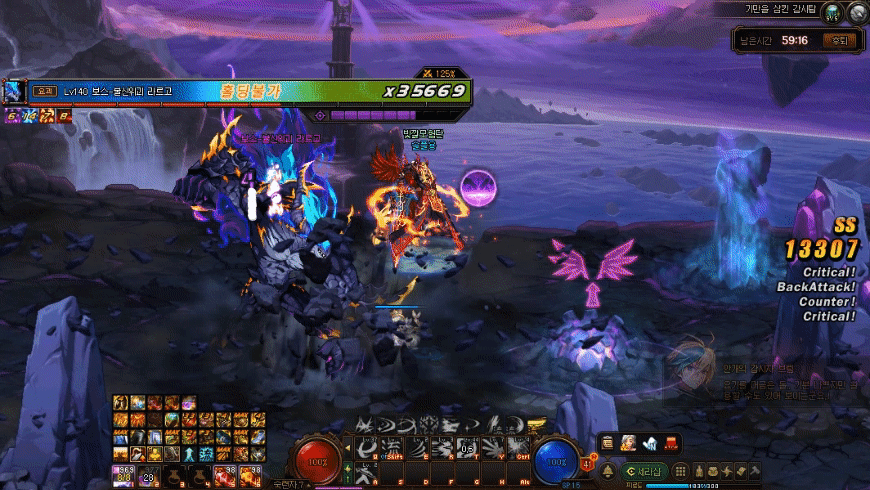Open the quest scroll icon
The width and height of the screenshot is (870, 490).
click(x=741, y=470)
